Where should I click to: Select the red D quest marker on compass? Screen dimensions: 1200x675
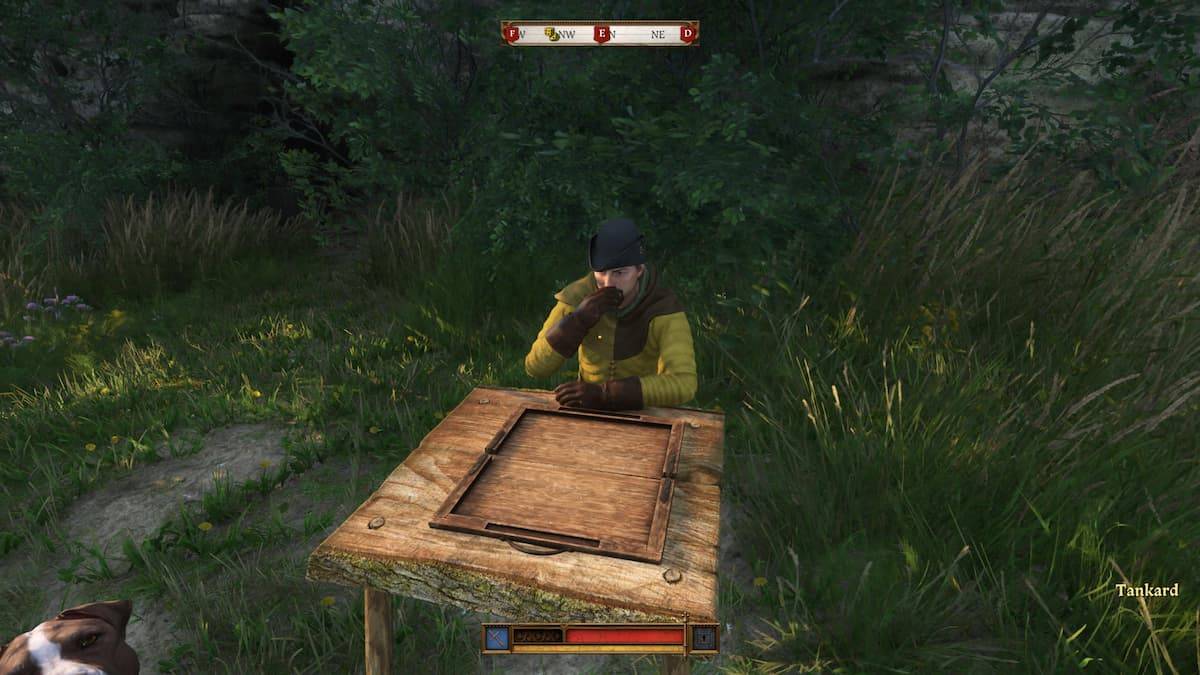click(687, 34)
